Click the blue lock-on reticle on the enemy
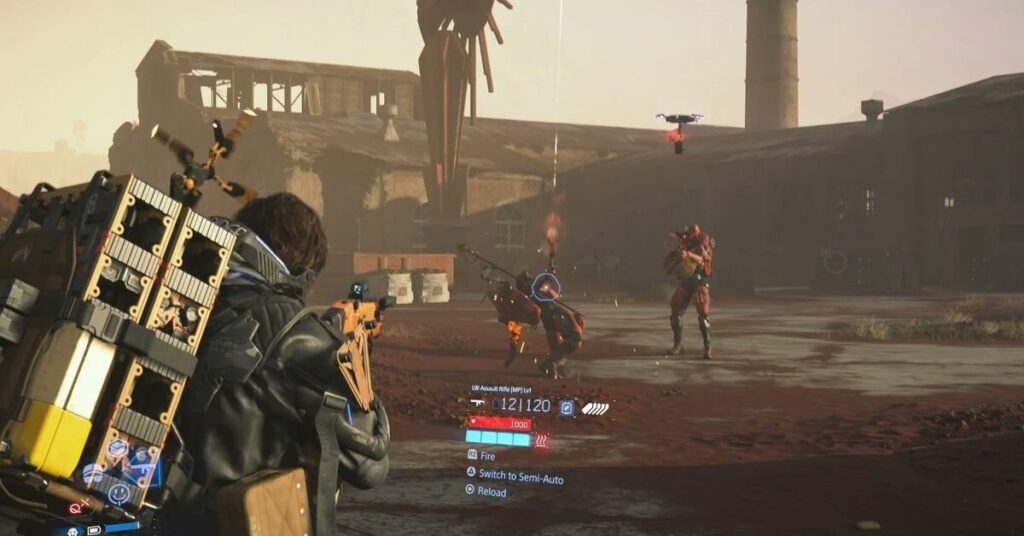1024x536 pixels. (x=545, y=287)
